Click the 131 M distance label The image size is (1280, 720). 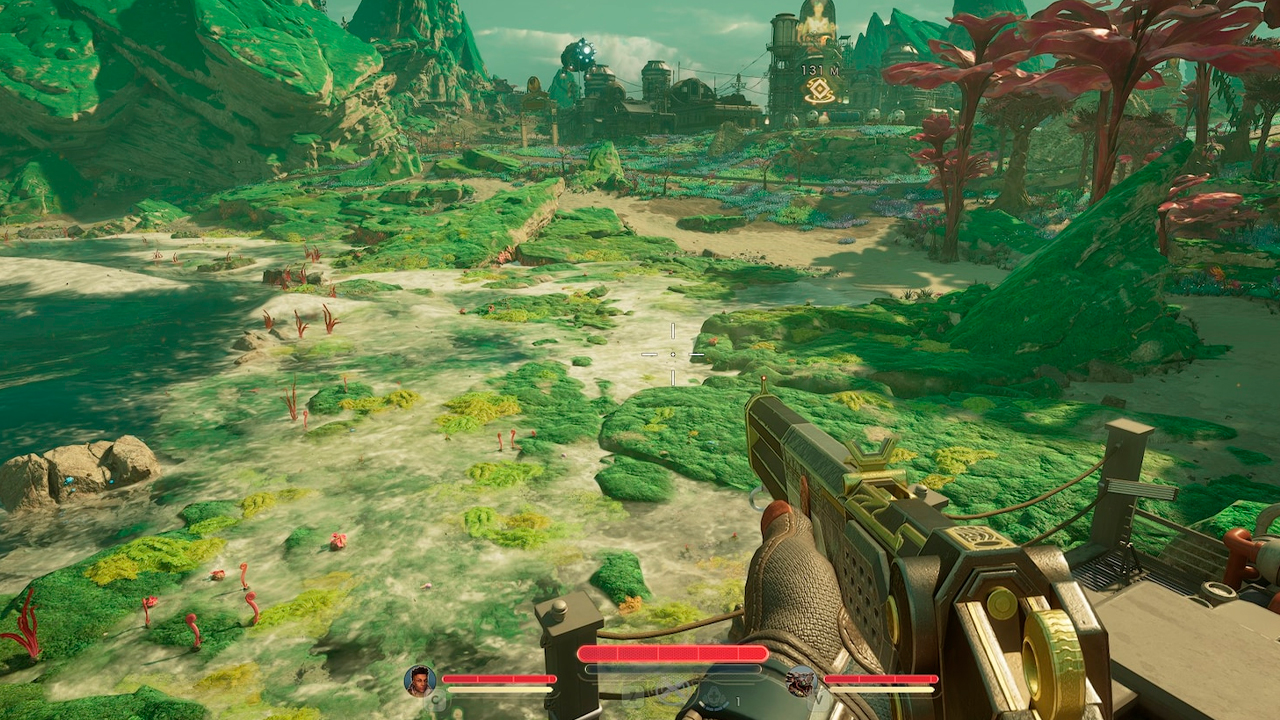coord(820,71)
